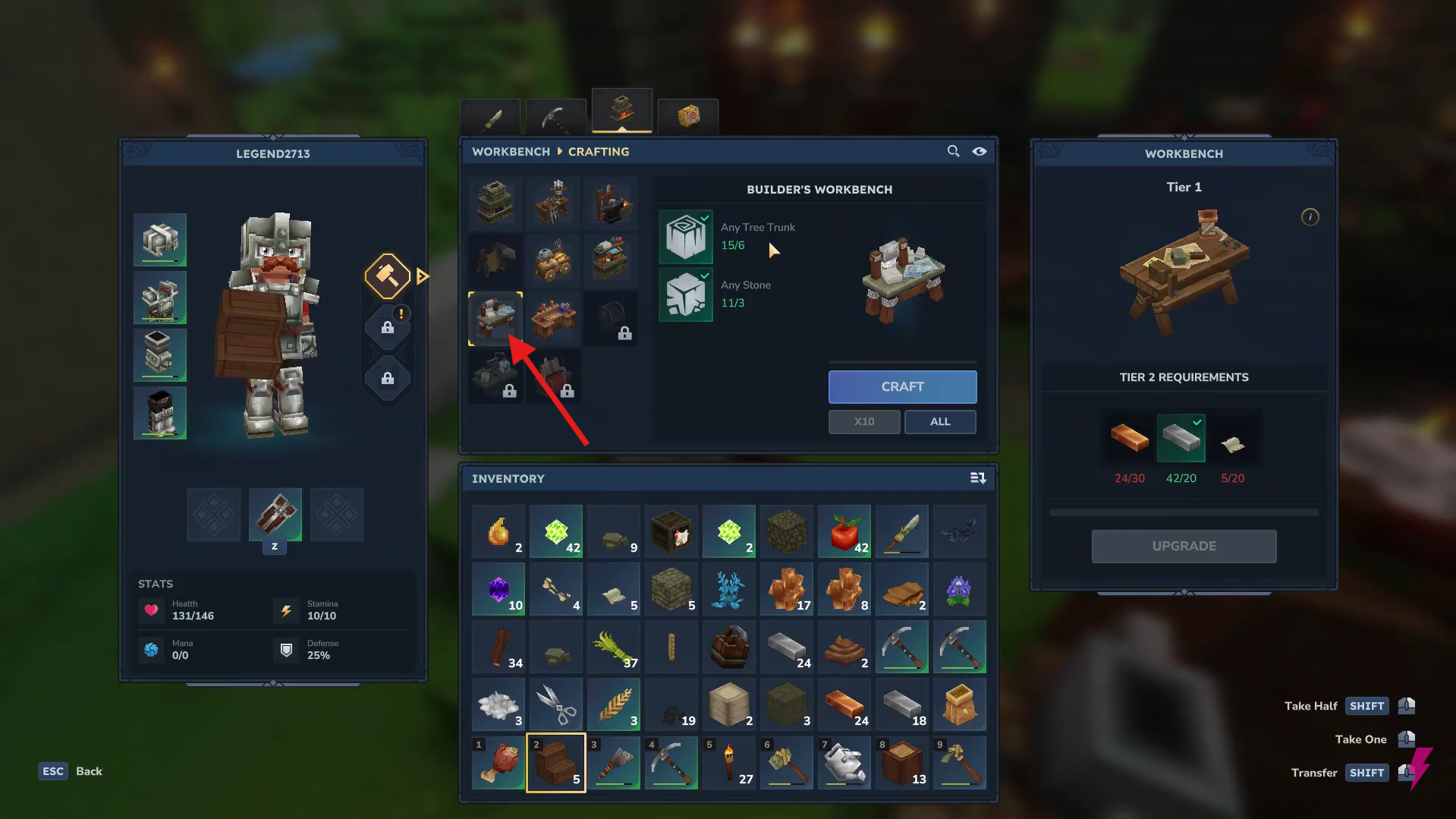Image resolution: width=1456 pixels, height=819 pixels.
Task: Select the cooking cart recipe
Action: (553, 260)
